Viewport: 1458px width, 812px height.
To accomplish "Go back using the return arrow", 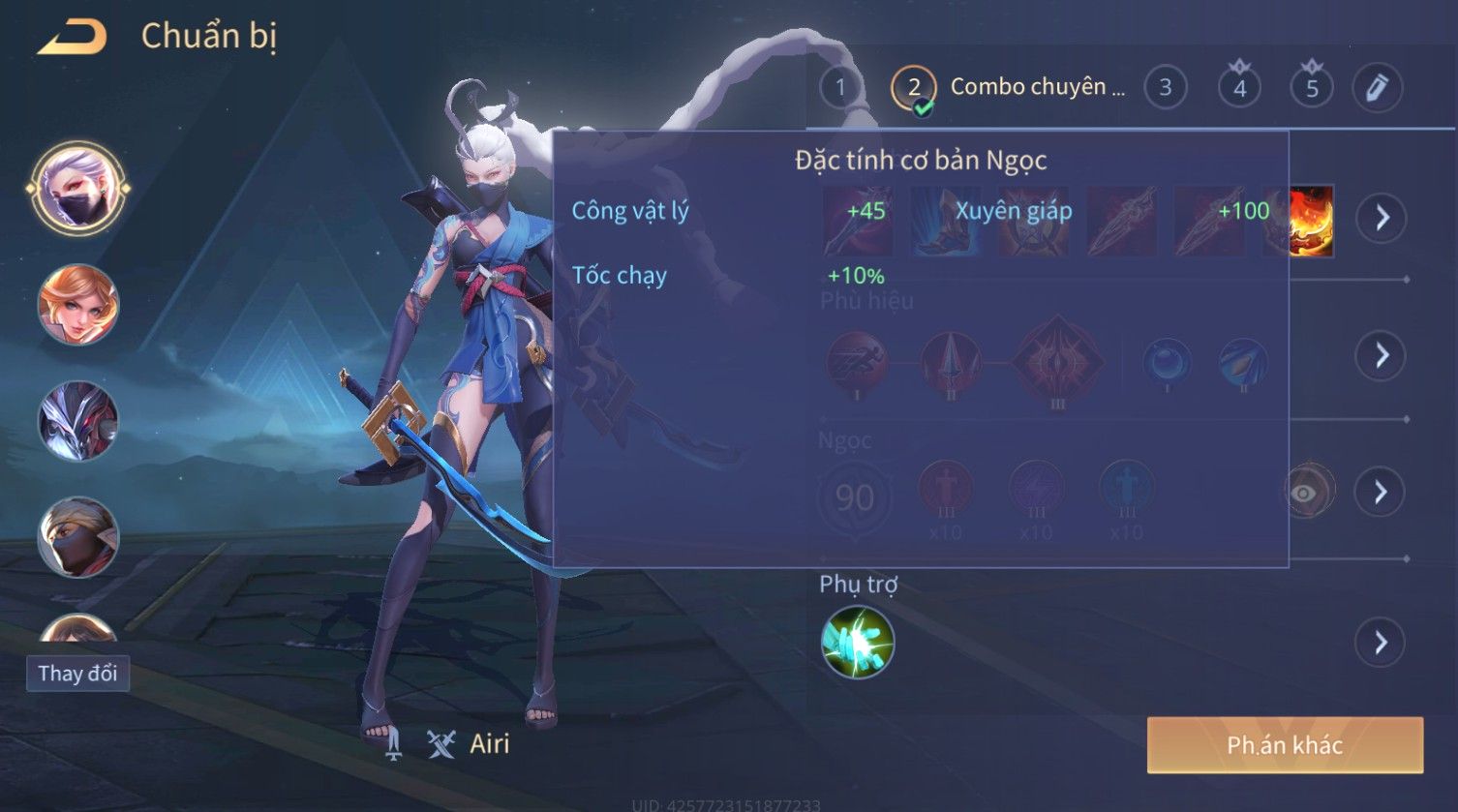I will pyautogui.click(x=73, y=38).
